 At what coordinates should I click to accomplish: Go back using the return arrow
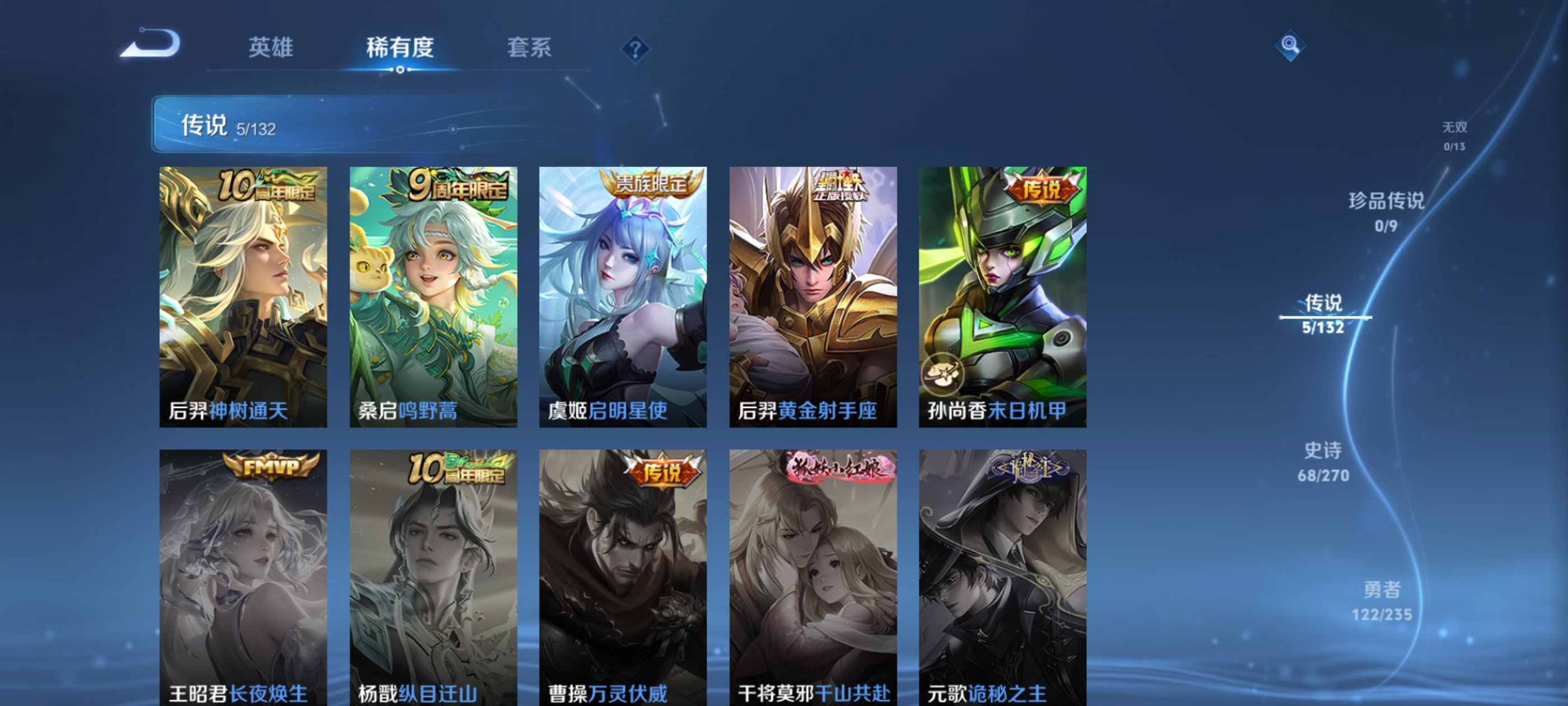(x=150, y=44)
